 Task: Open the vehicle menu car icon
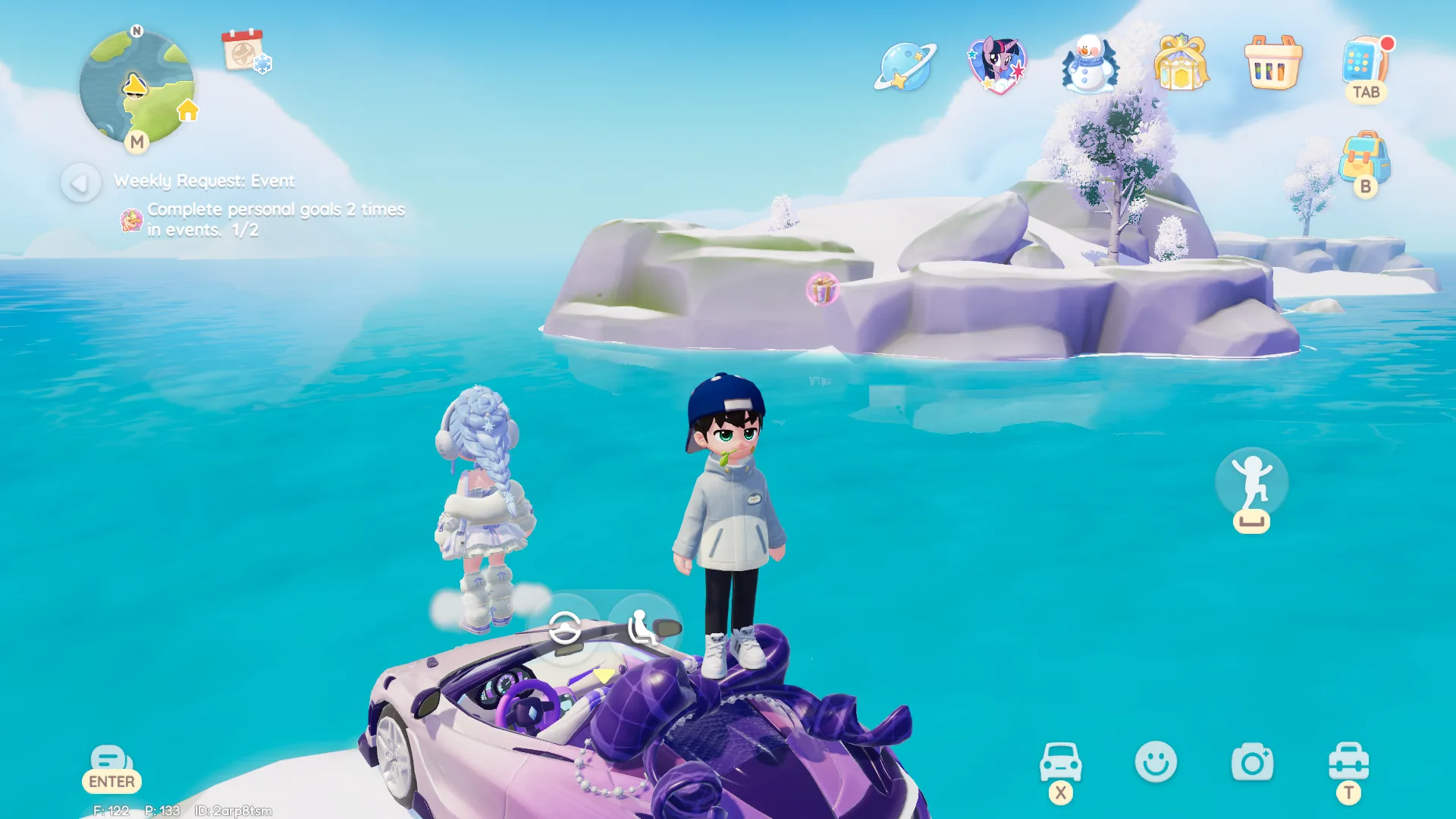(x=1060, y=761)
